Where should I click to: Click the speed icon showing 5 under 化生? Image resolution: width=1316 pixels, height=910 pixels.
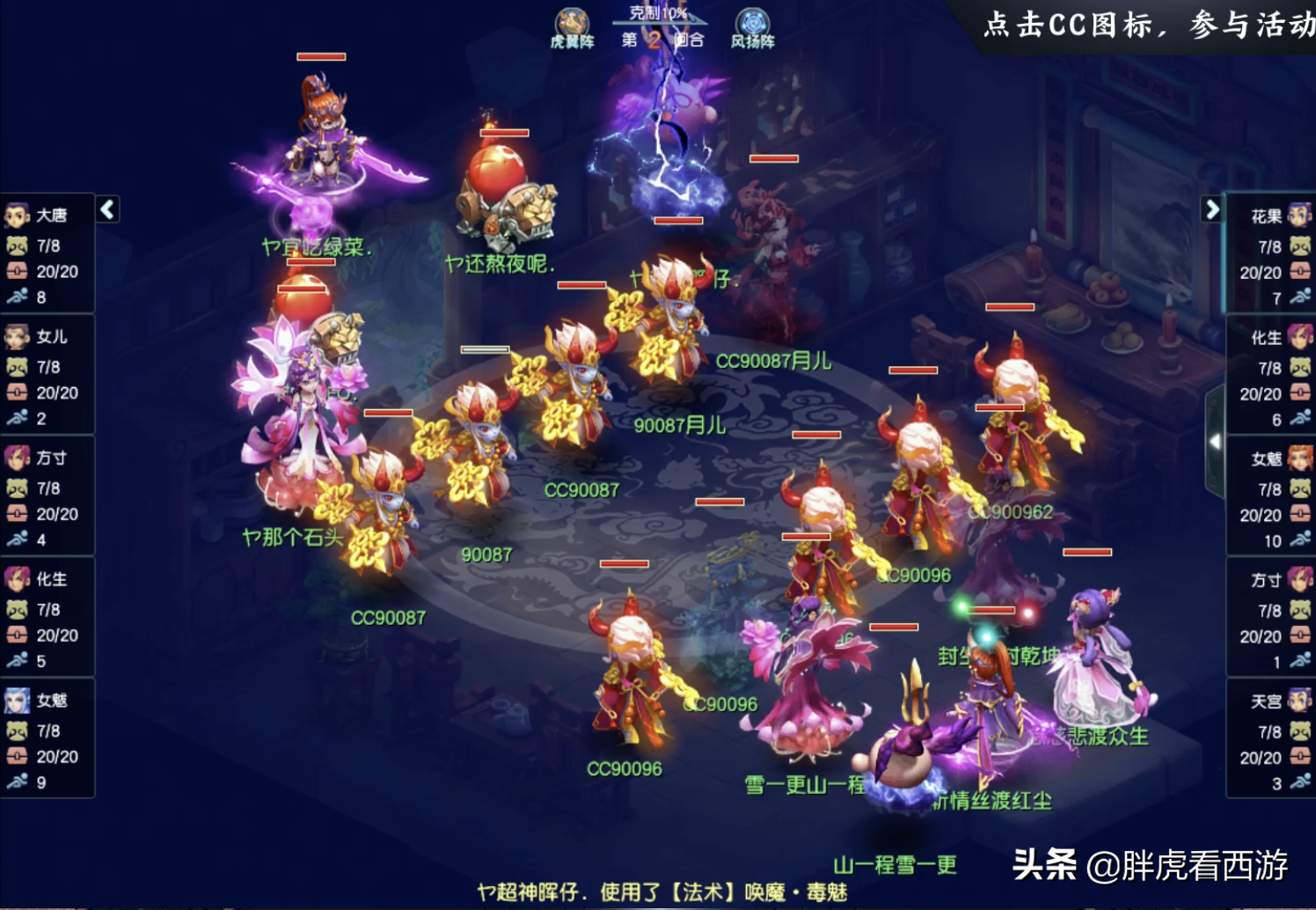coord(18,660)
